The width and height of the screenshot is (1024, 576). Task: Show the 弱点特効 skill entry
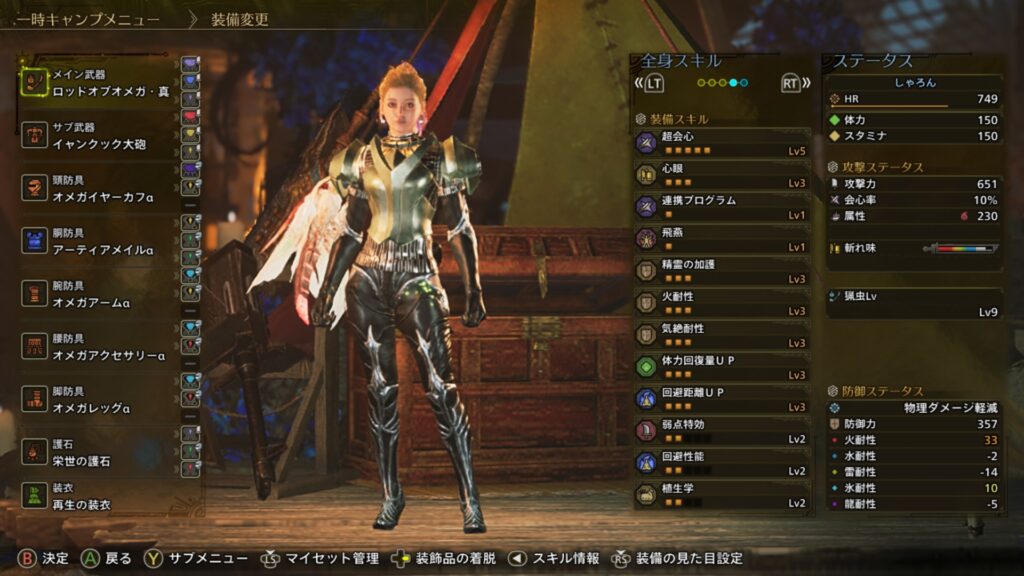click(x=722, y=431)
